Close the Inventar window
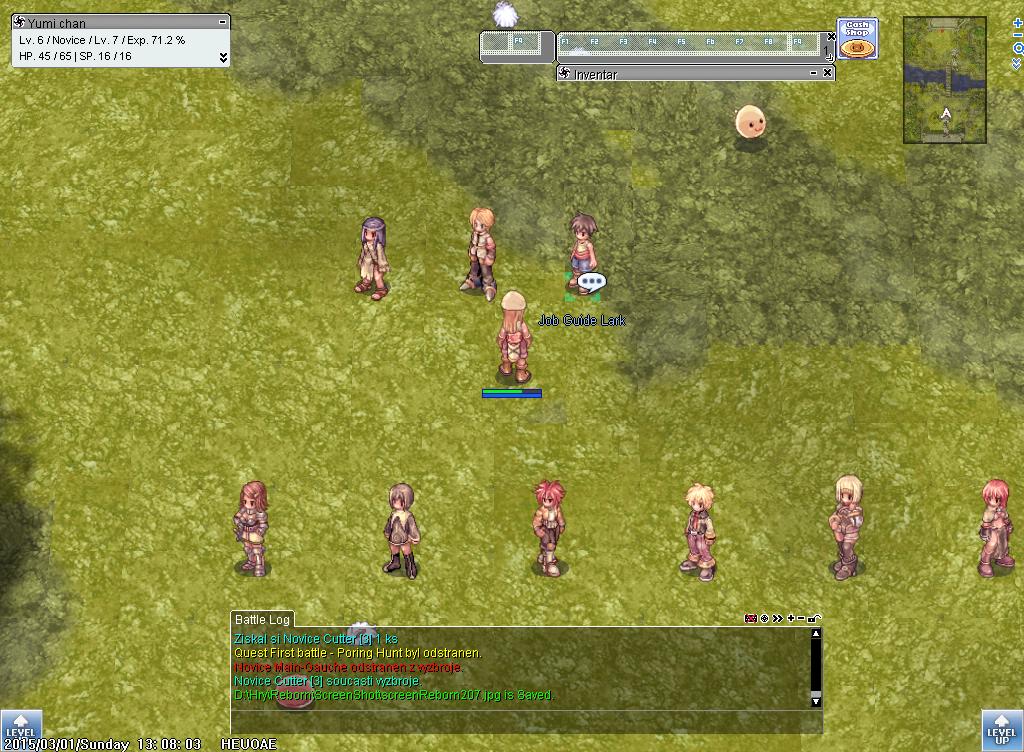1024x752 pixels. (828, 73)
